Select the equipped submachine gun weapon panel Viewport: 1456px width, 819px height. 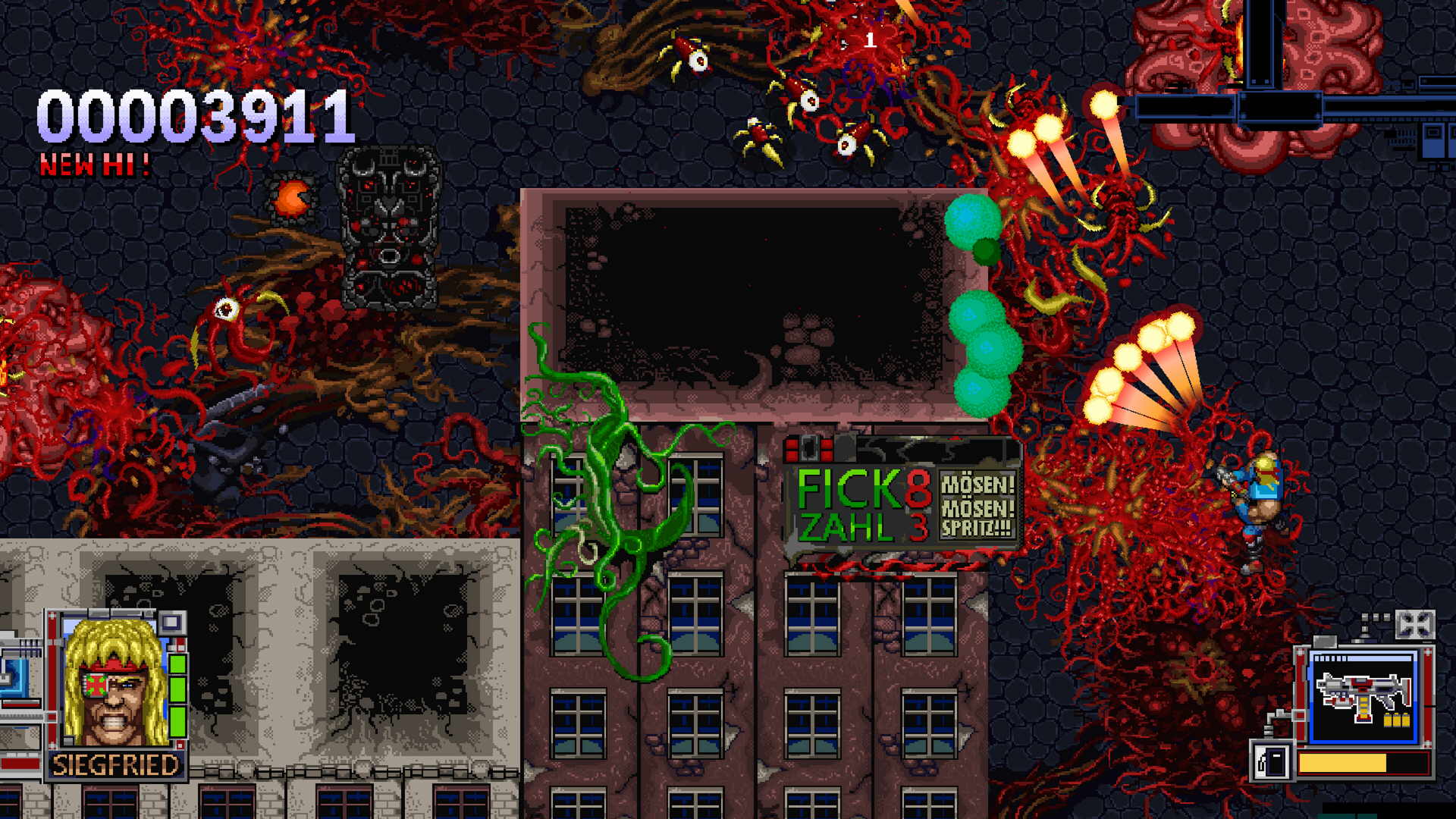coord(1363,696)
